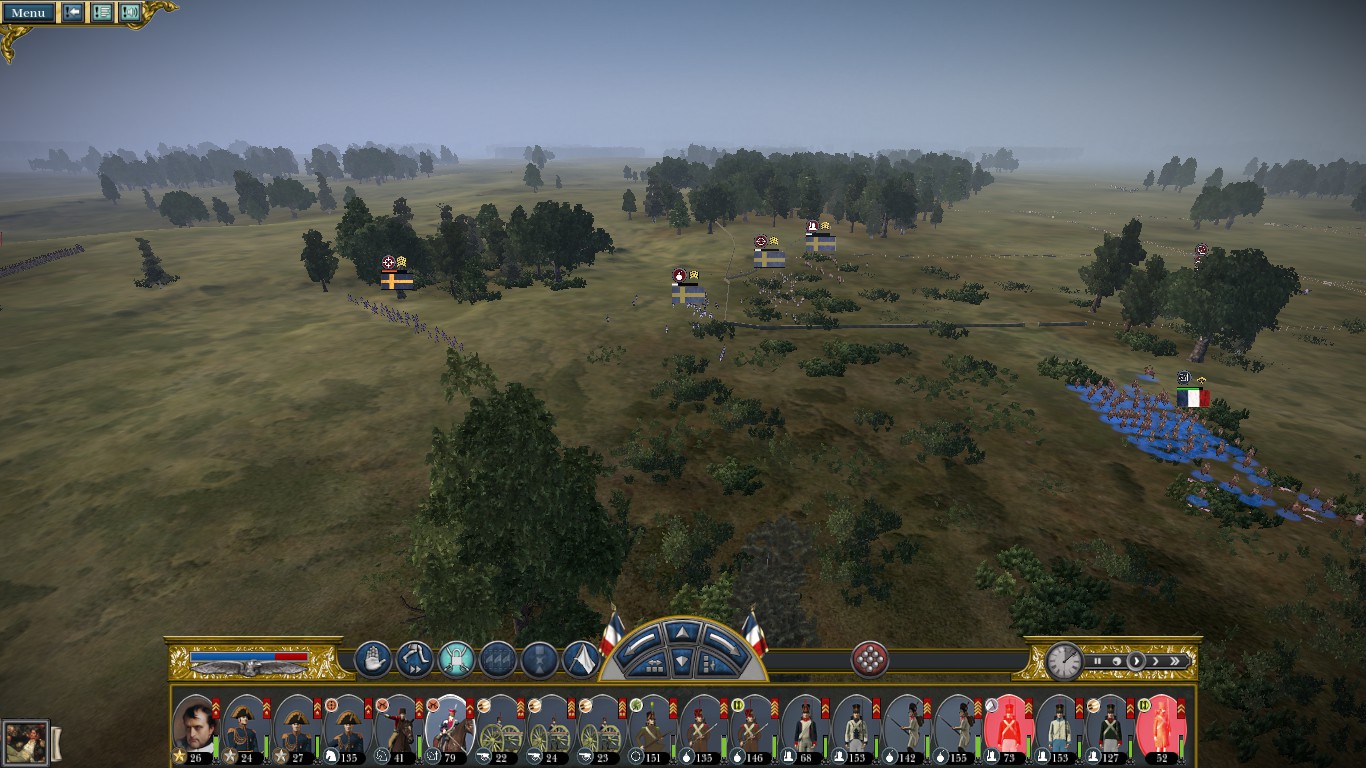The height and width of the screenshot is (768, 1366).
Task: Set battle speed to fastest double chevron
Action: click(x=1177, y=661)
